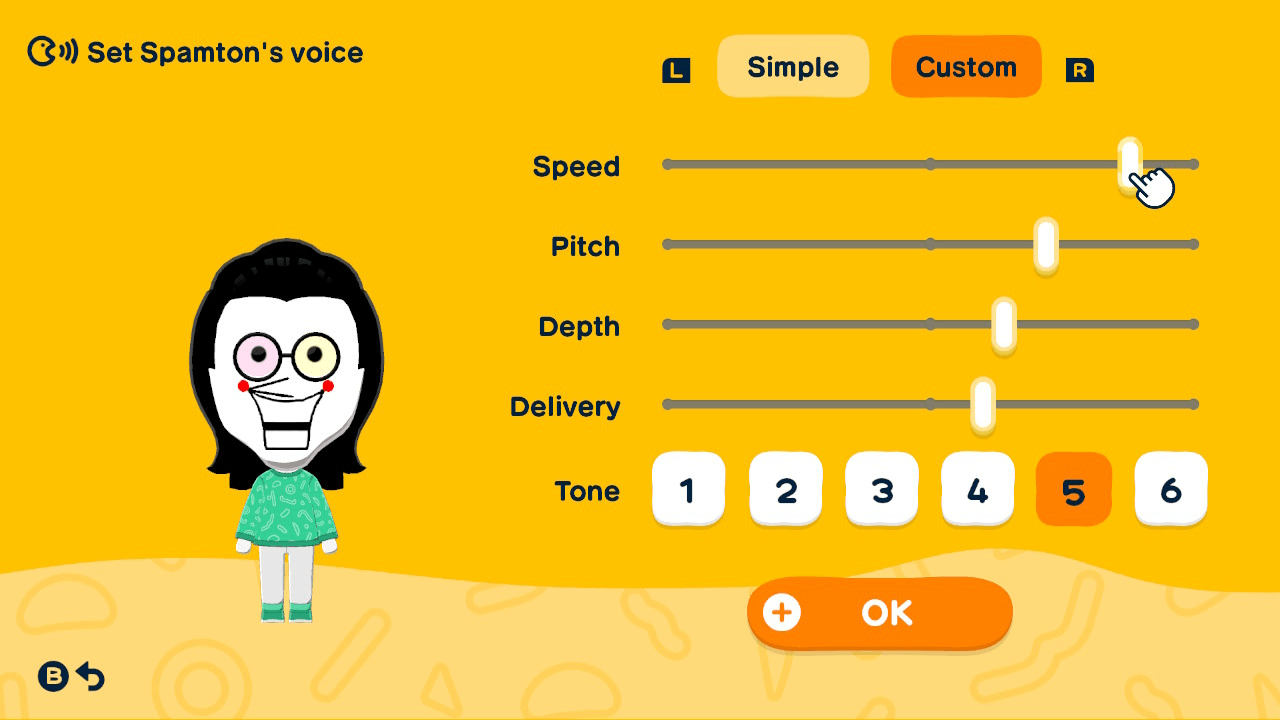Click the currently selected Tone 5 button
This screenshot has width=1280, height=720.
(x=1073, y=489)
